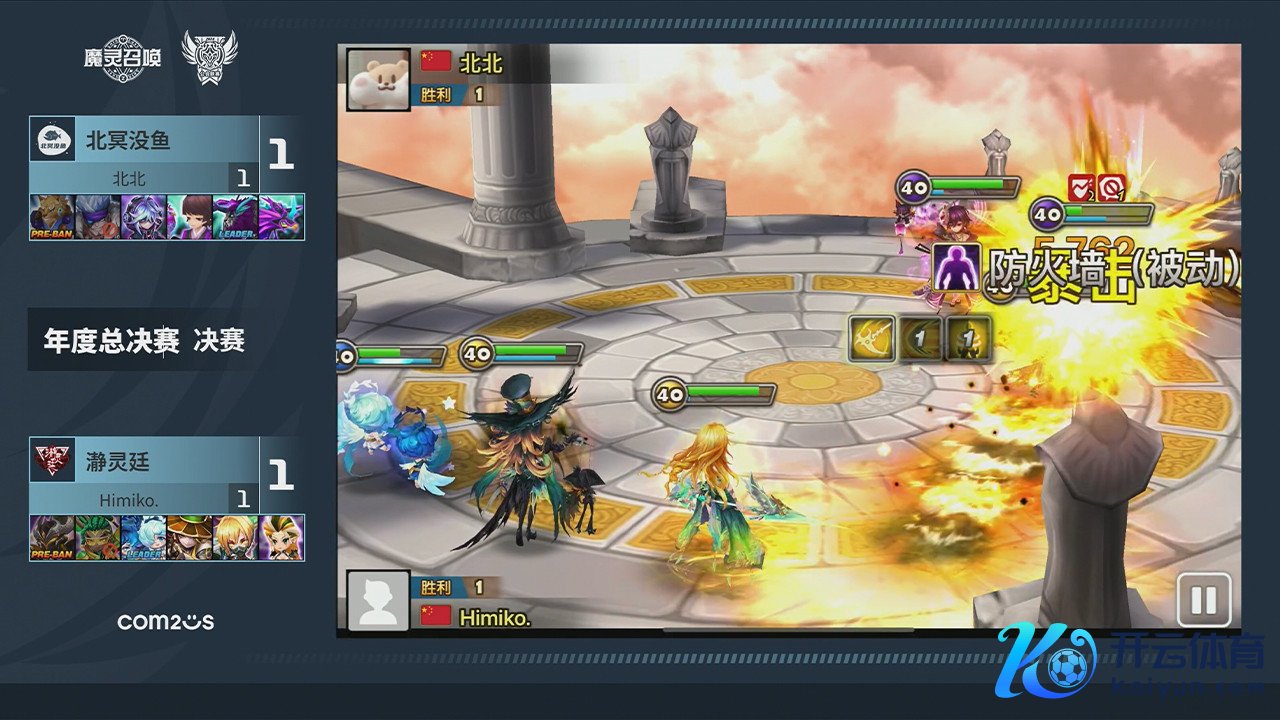The width and height of the screenshot is (1280, 720).
Task: Click the Com2uS logo
Action: click(x=165, y=622)
